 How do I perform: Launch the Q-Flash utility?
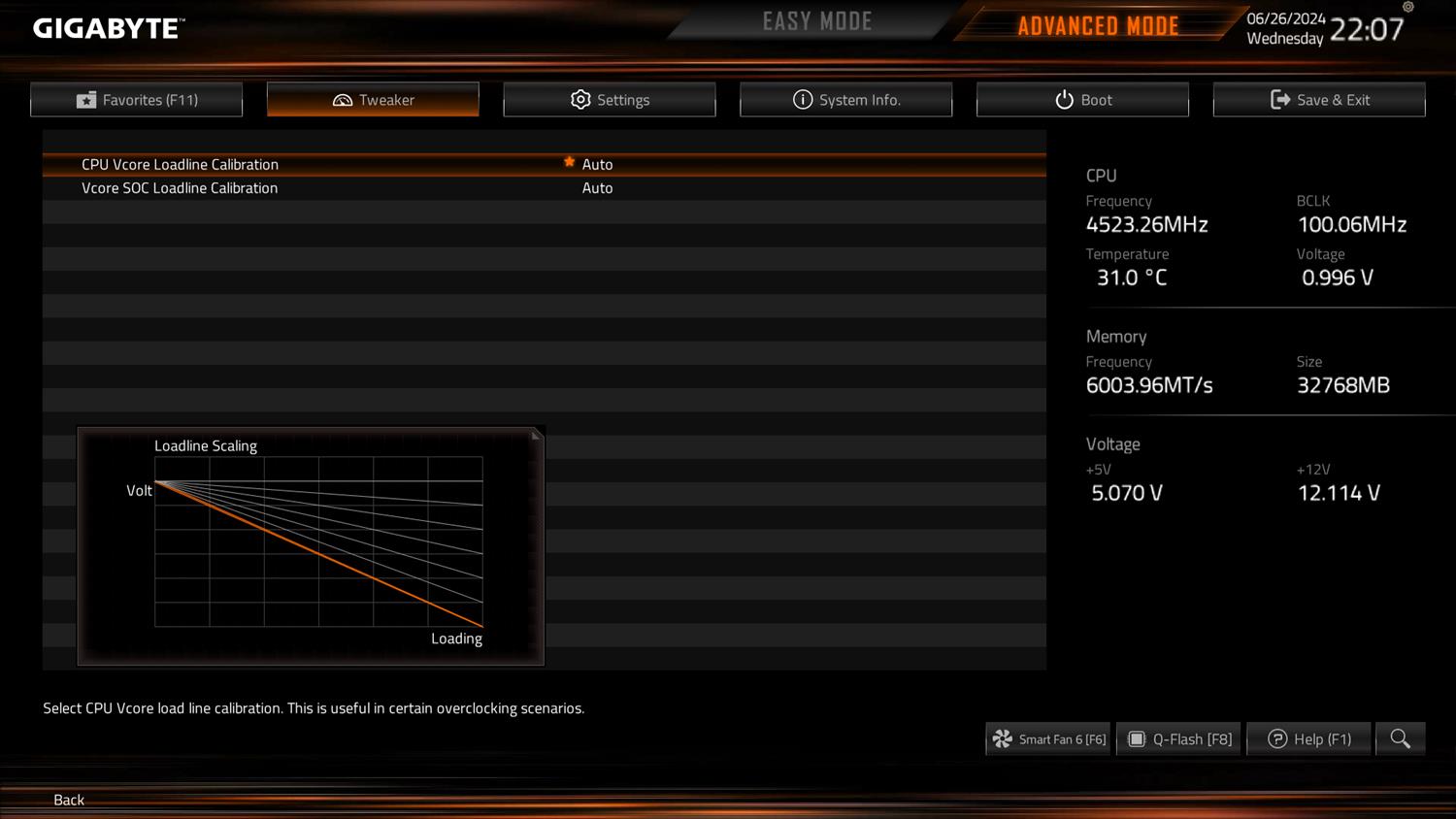[1179, 739]
